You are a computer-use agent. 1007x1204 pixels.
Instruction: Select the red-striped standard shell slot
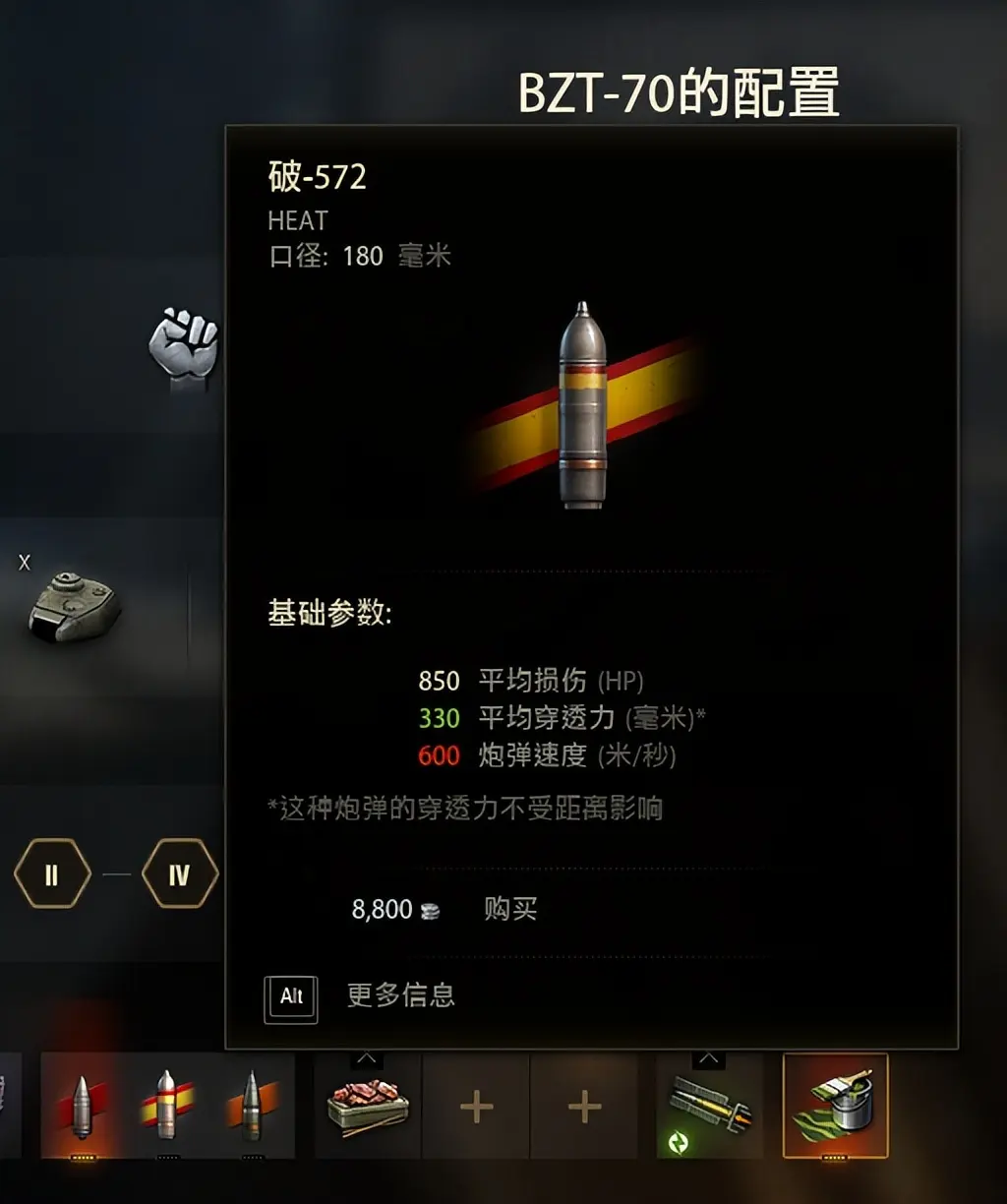coord(83,1106)
